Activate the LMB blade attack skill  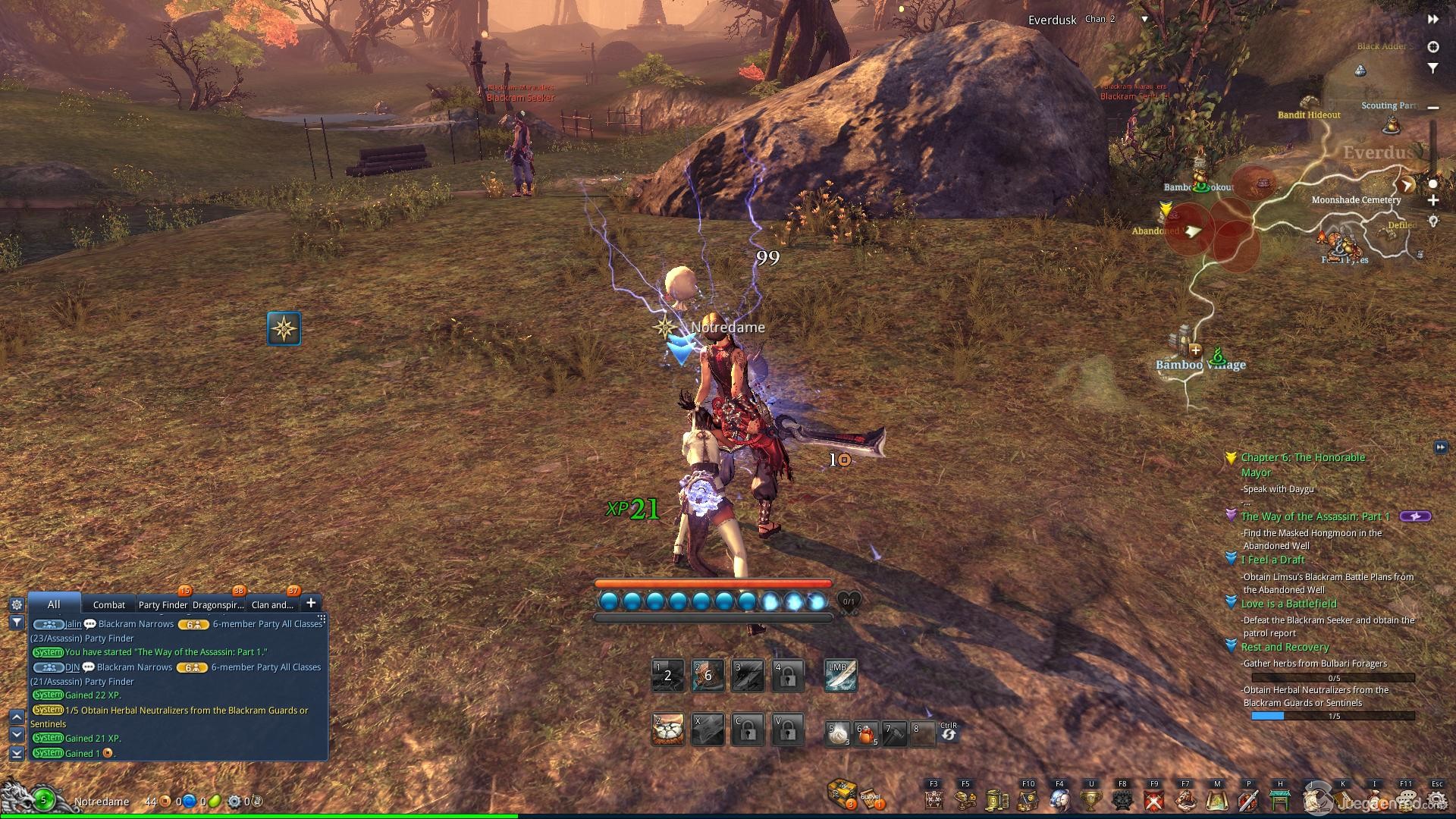[840, 675]
